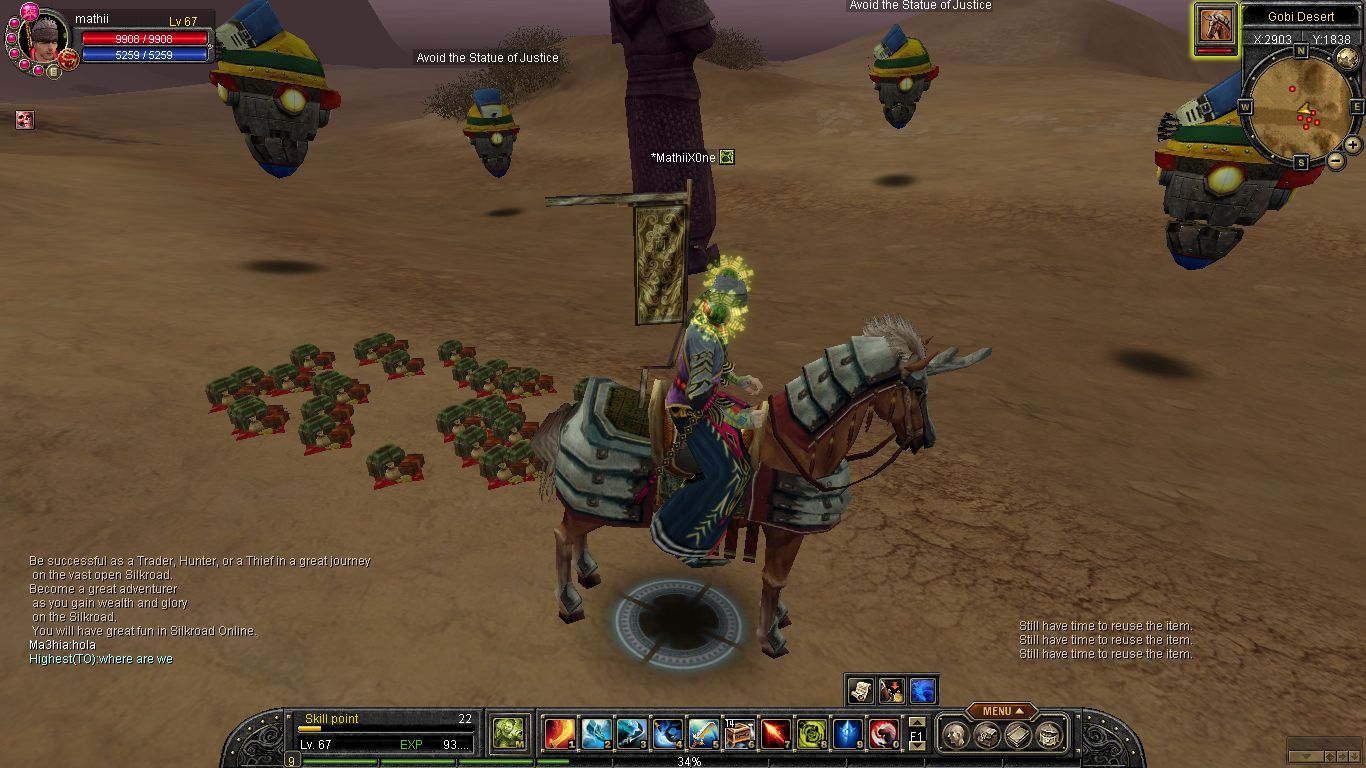Use the blue ice crystal skill in slot 9
The width and height of the screenshot is (1366, 768).
[x=847, y=734]
